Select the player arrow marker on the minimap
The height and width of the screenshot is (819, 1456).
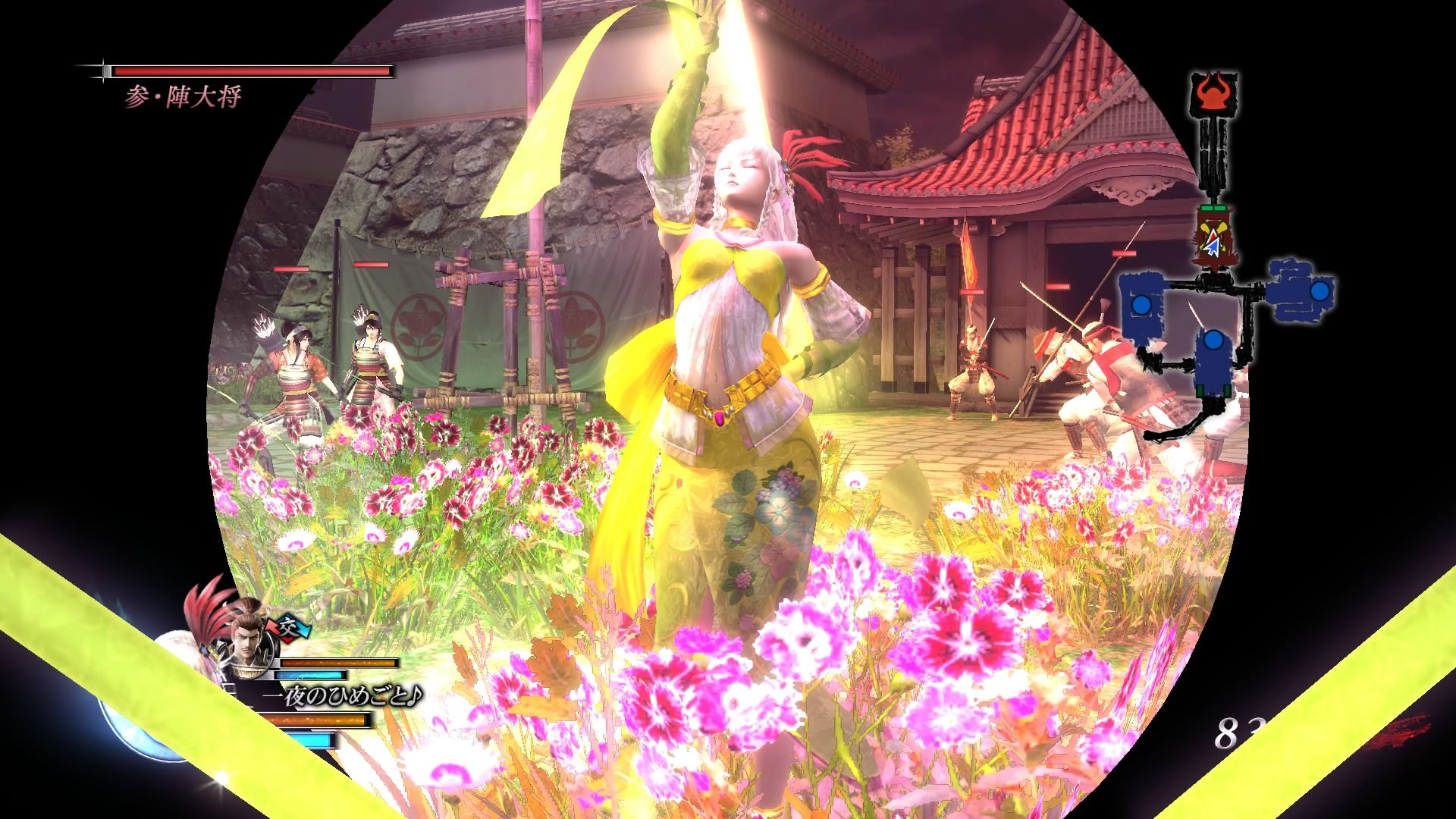tap(1213, 243)
